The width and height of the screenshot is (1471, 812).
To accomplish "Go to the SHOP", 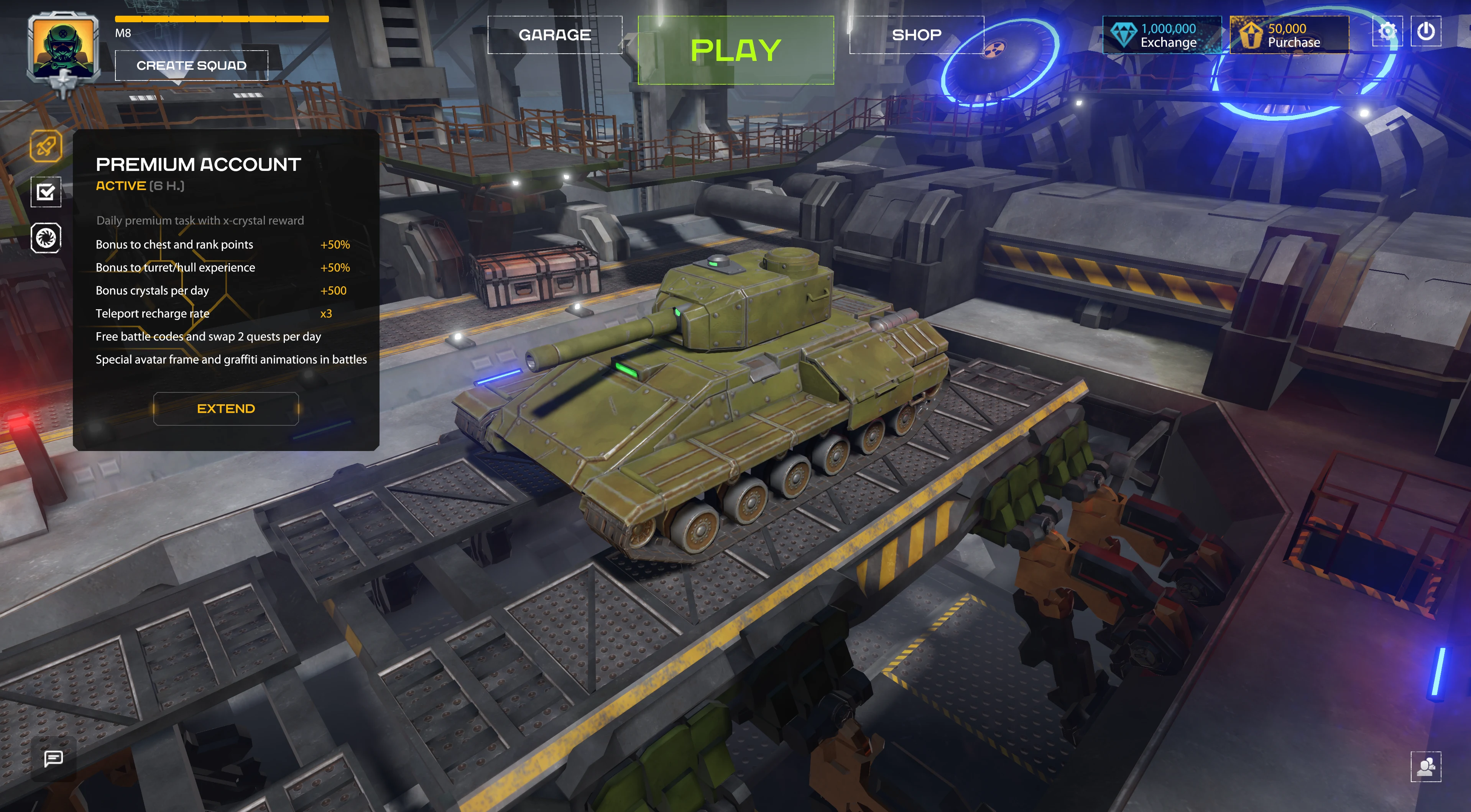I will click(x=917, y=35).
